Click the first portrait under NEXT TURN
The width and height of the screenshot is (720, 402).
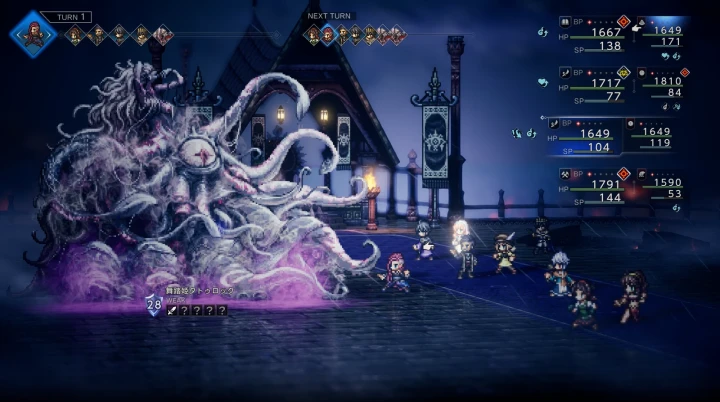[313, 36]
